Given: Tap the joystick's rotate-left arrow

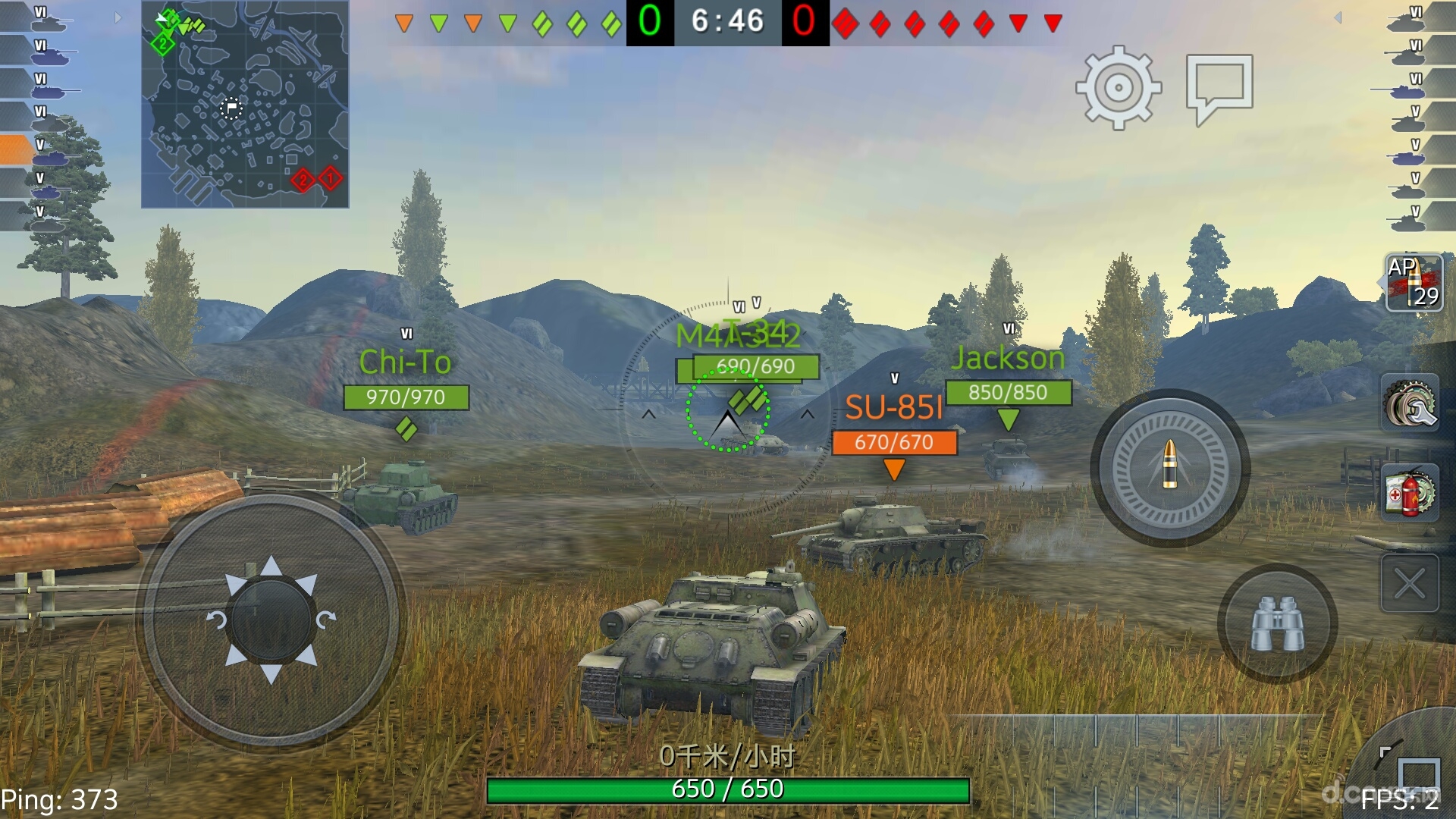Looking at the screenshot, I should (x=216, y=620).
